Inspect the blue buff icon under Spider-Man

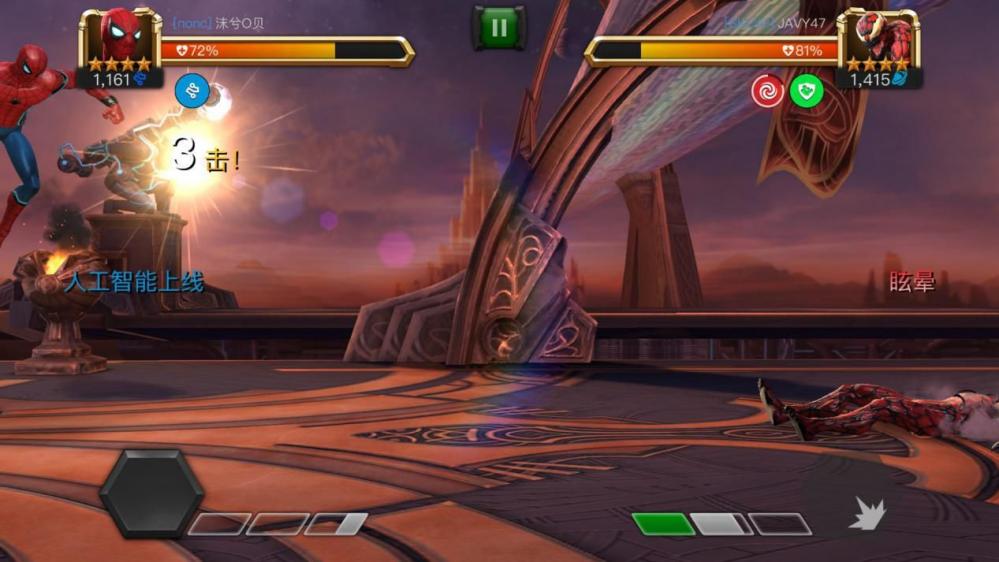[x=191, y=91]
